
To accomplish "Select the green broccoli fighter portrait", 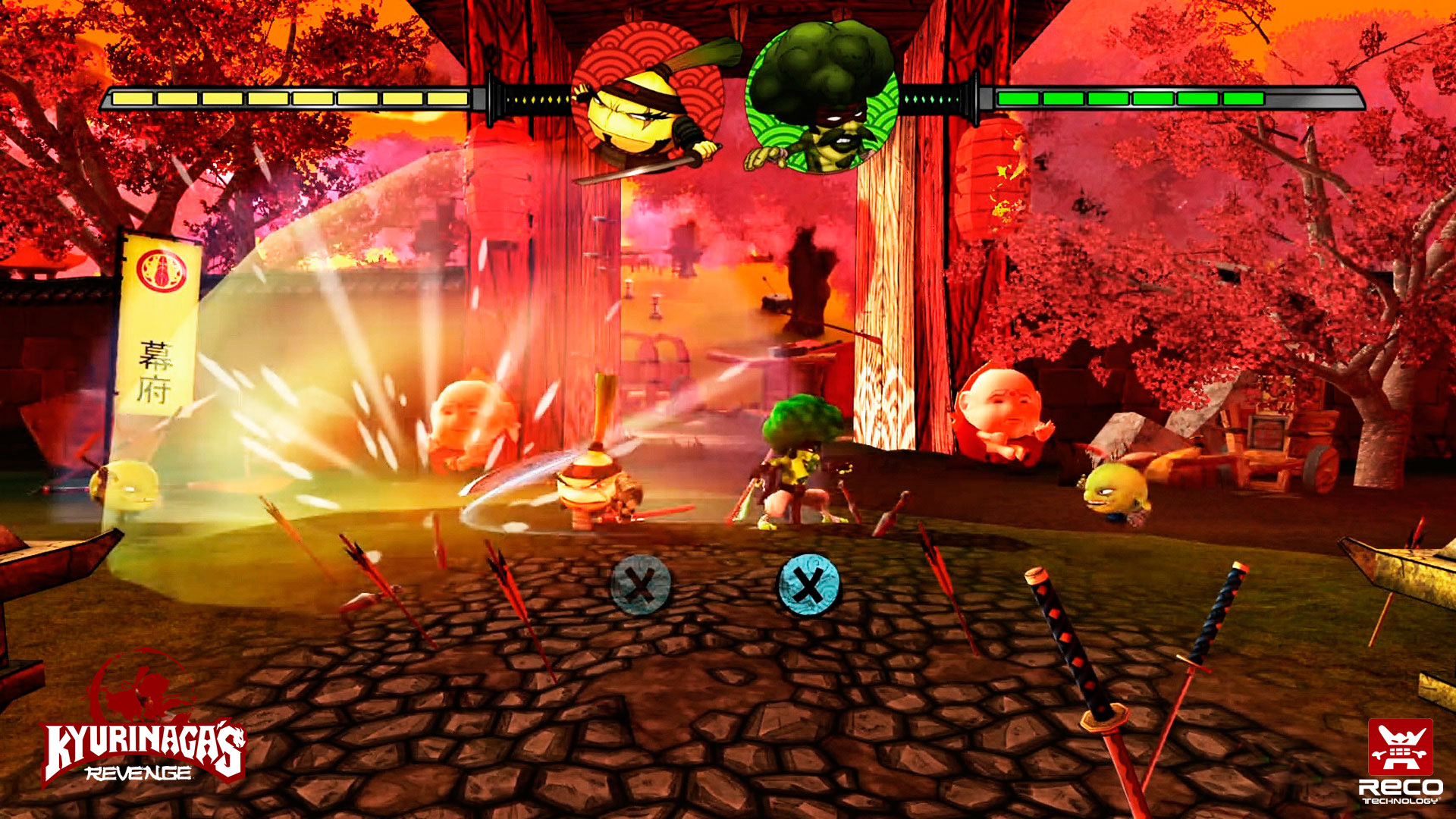I will (822, 99).
